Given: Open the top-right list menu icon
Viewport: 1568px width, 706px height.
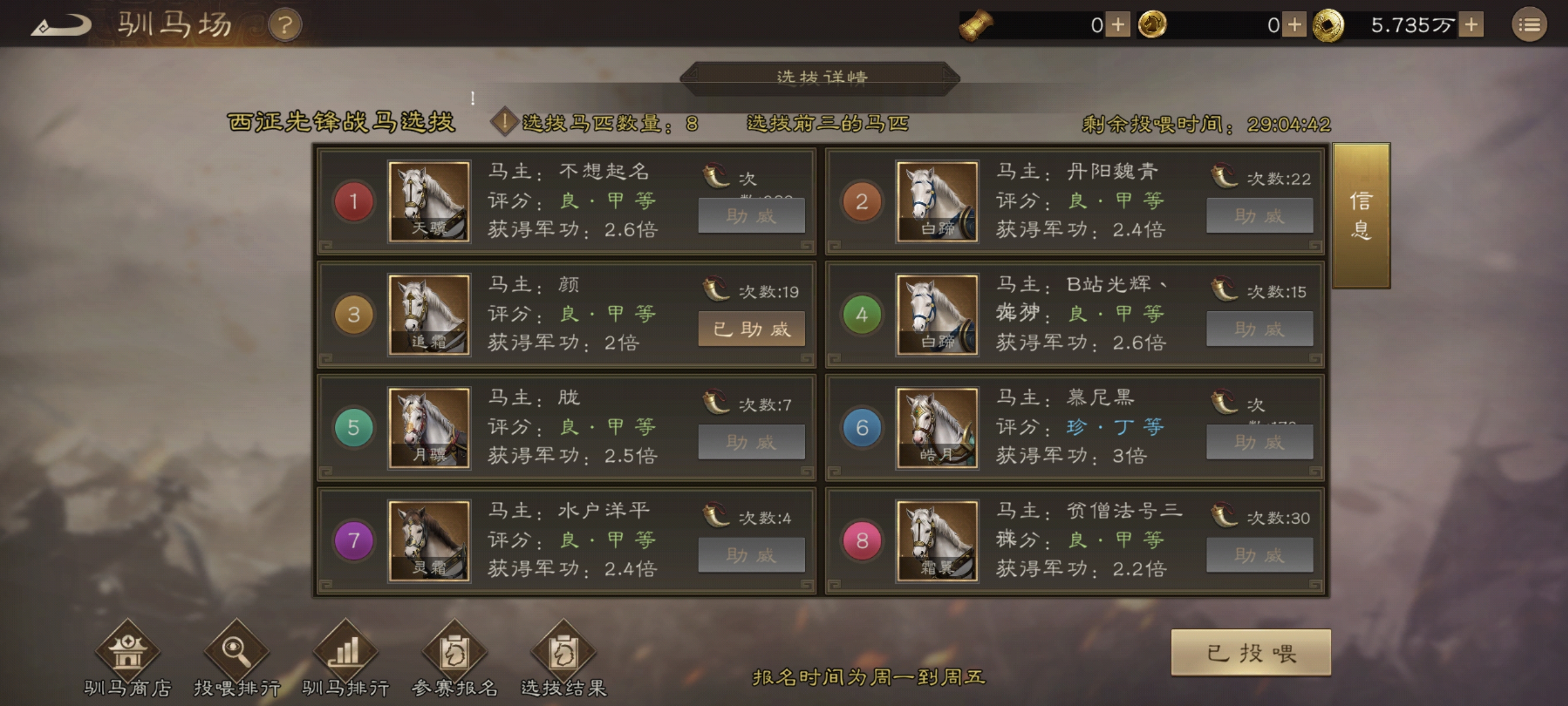Looking at the screenshot, I should [1530, 24].
